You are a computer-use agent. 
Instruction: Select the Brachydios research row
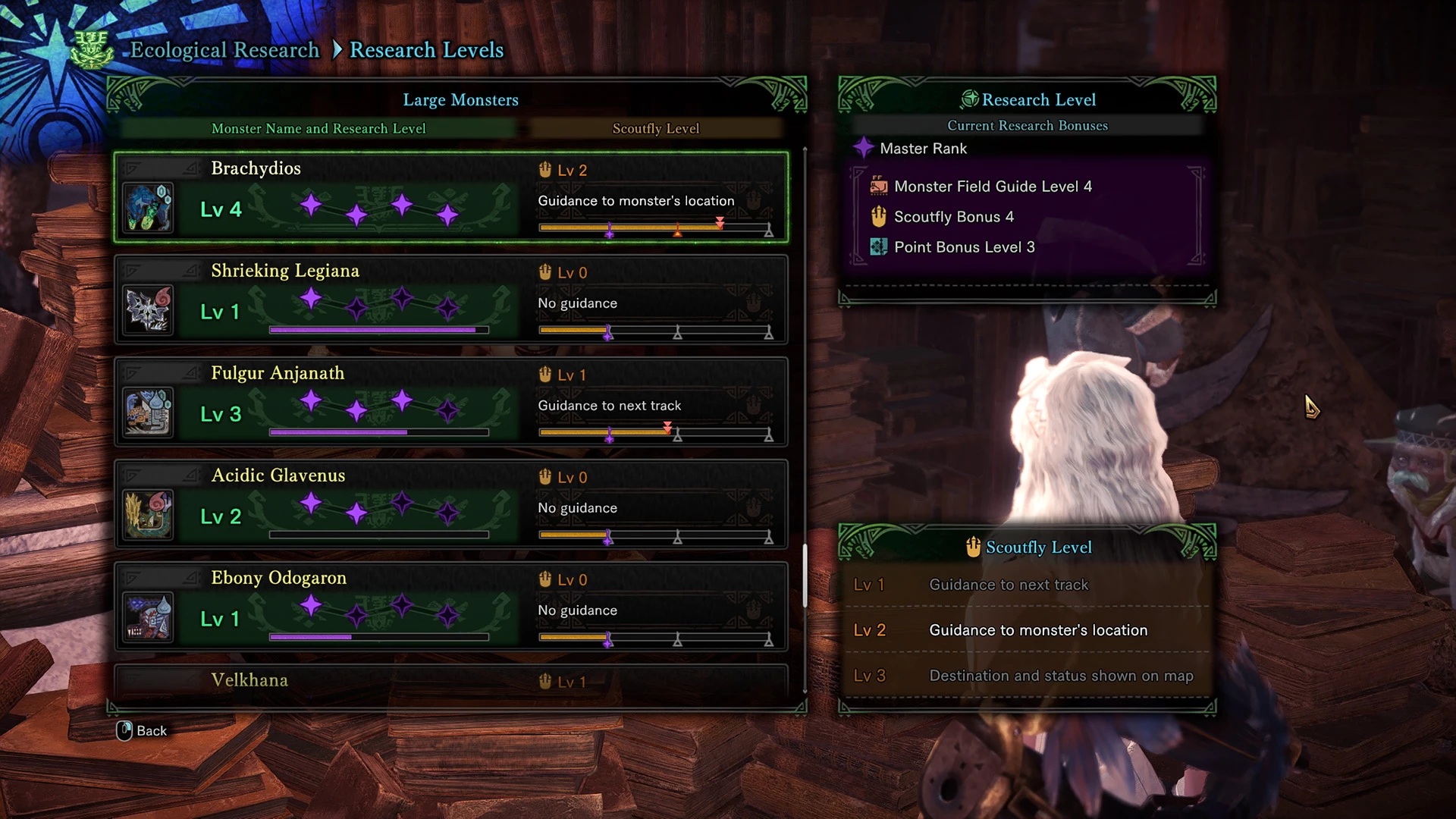pos(450,197)
